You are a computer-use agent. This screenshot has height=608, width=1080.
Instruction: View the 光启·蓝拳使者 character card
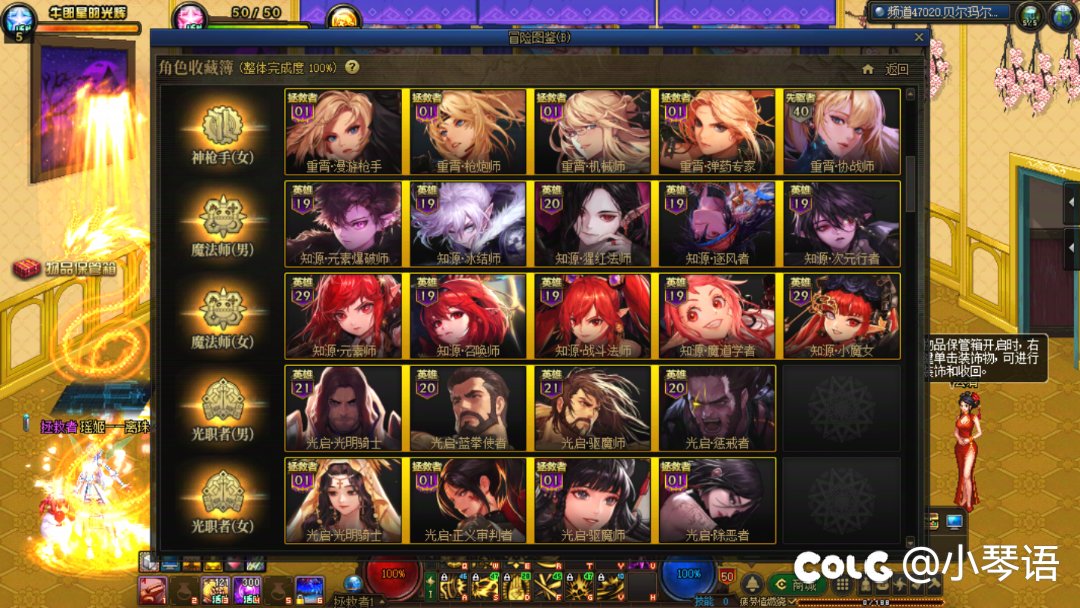(468, 408)
